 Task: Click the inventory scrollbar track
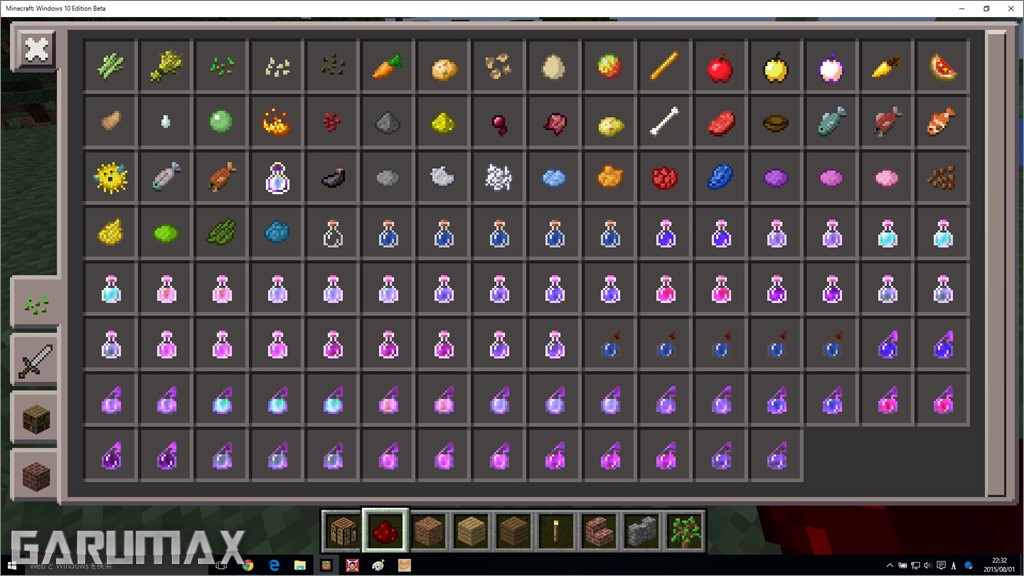[x=996, y=262]
